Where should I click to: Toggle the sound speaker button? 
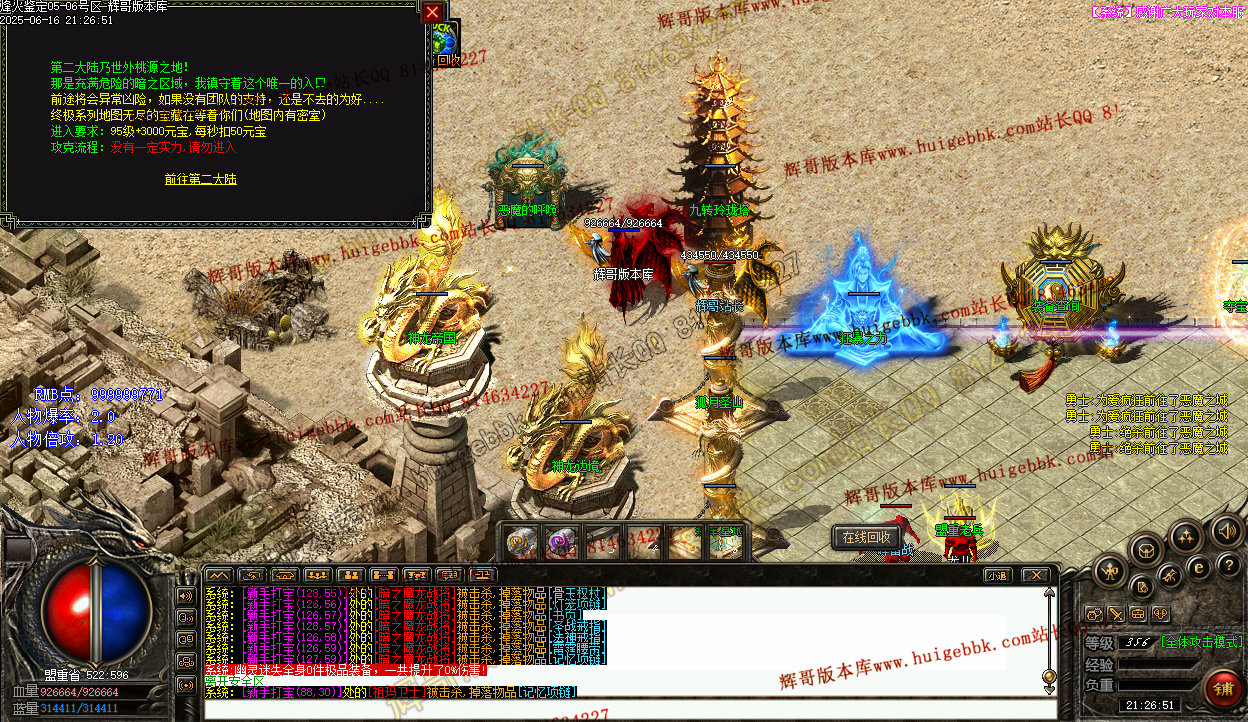(1226, 529)
